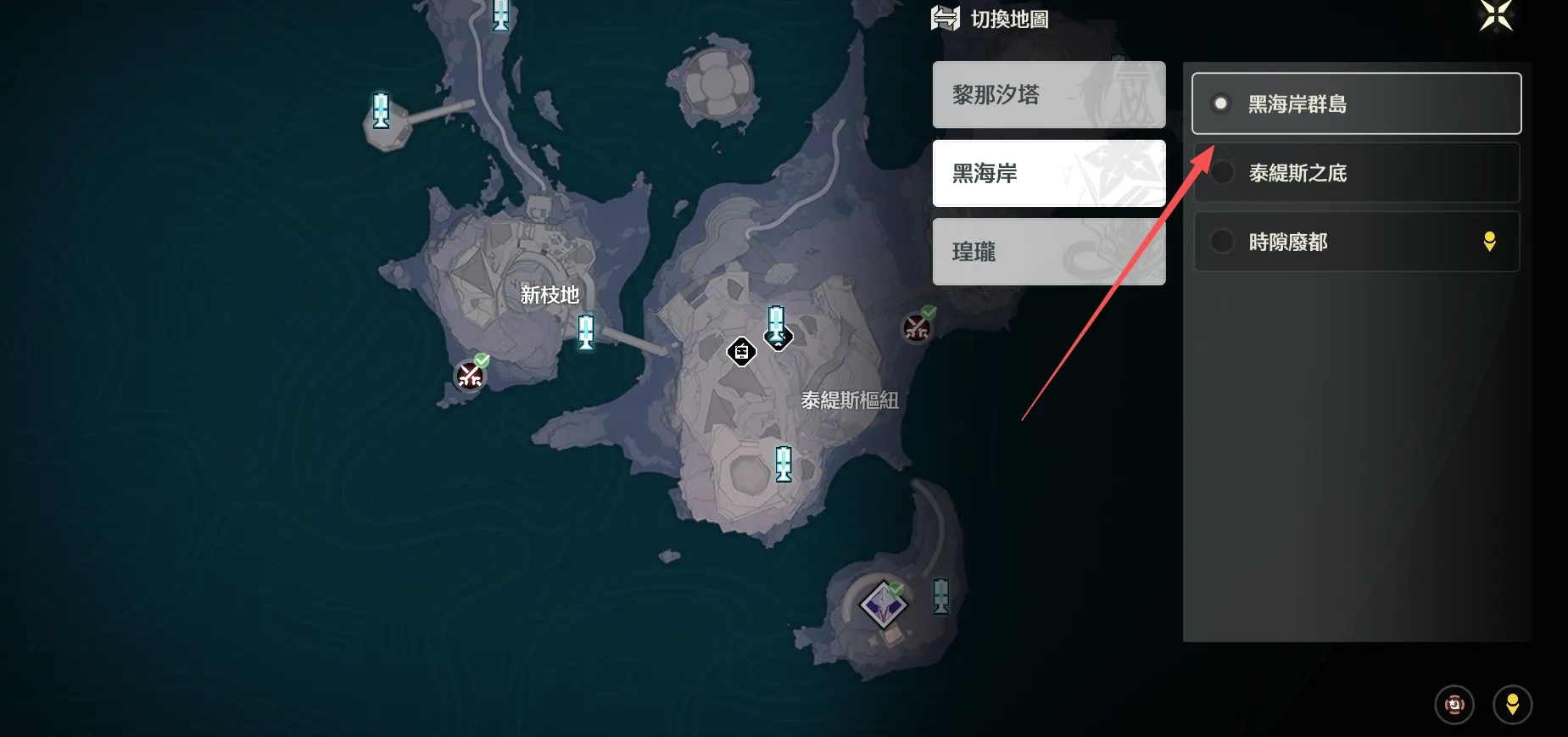
Task: Select the 黑海岸群島 radio option
Action: point(1355,103)
